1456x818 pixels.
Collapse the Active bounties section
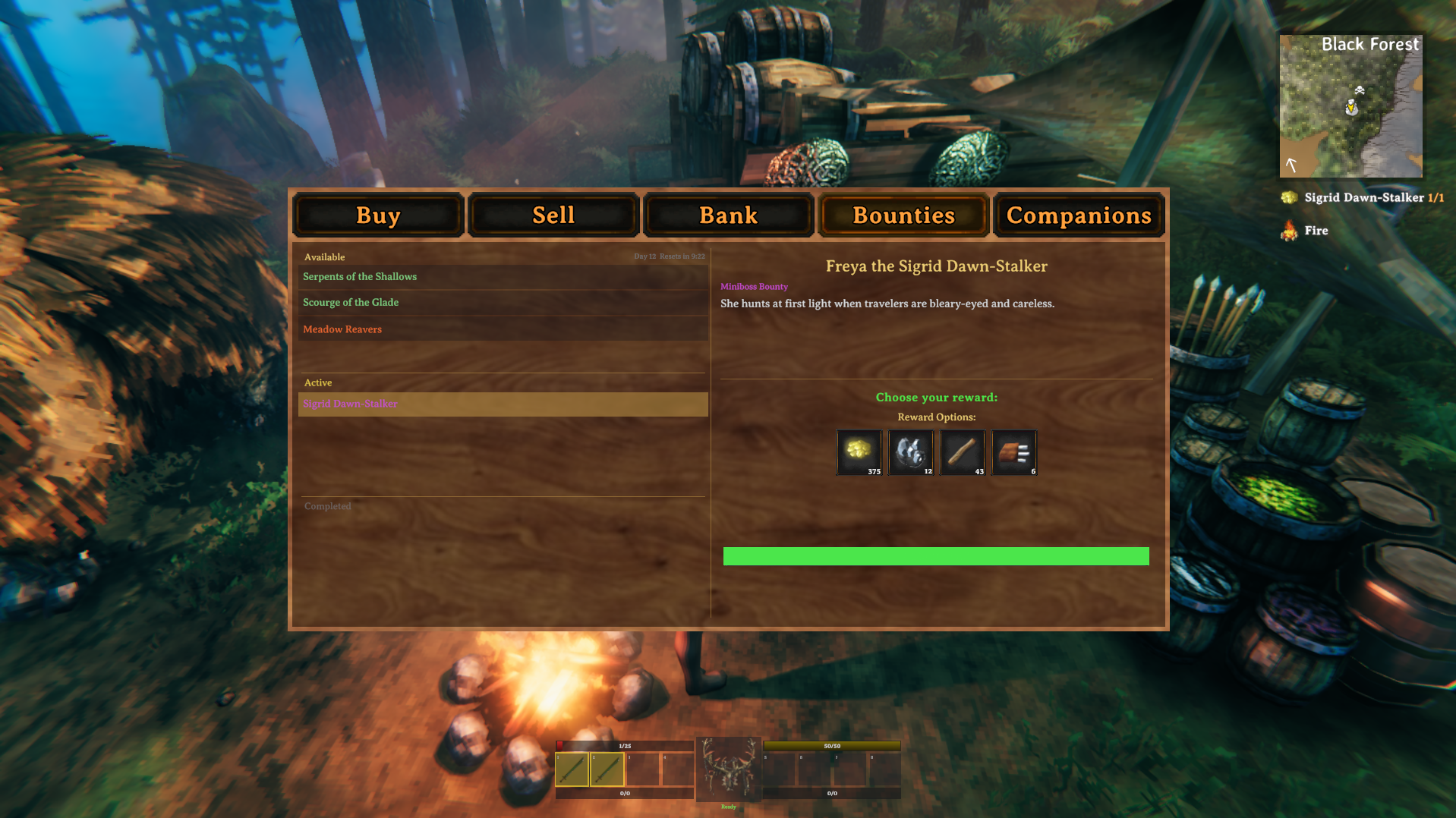pyautogui.click(x=317, y=382)
